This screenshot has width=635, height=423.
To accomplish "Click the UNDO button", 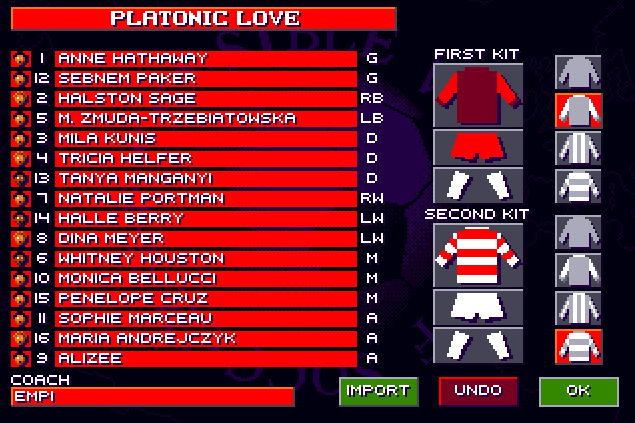I will click(x=478, y=391).
